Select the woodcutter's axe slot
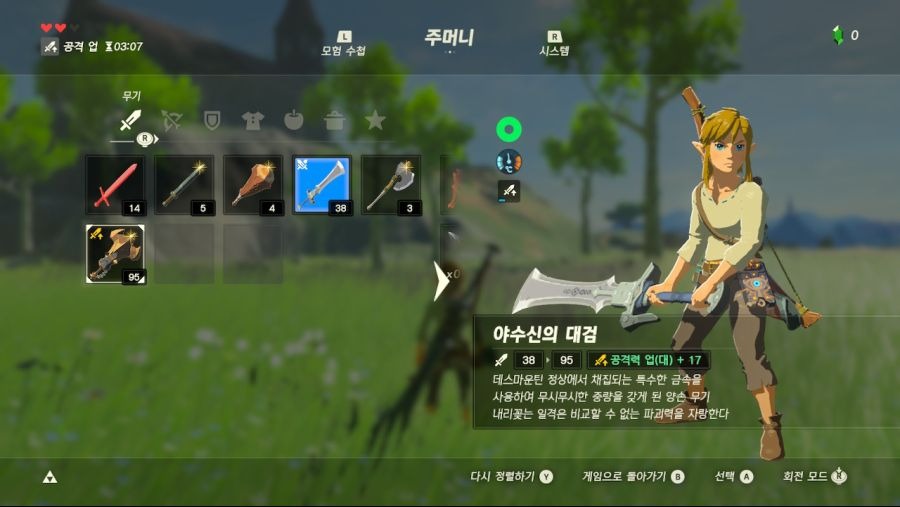The width and height of the screenshot is (900, 507). (x=391, y=186)
